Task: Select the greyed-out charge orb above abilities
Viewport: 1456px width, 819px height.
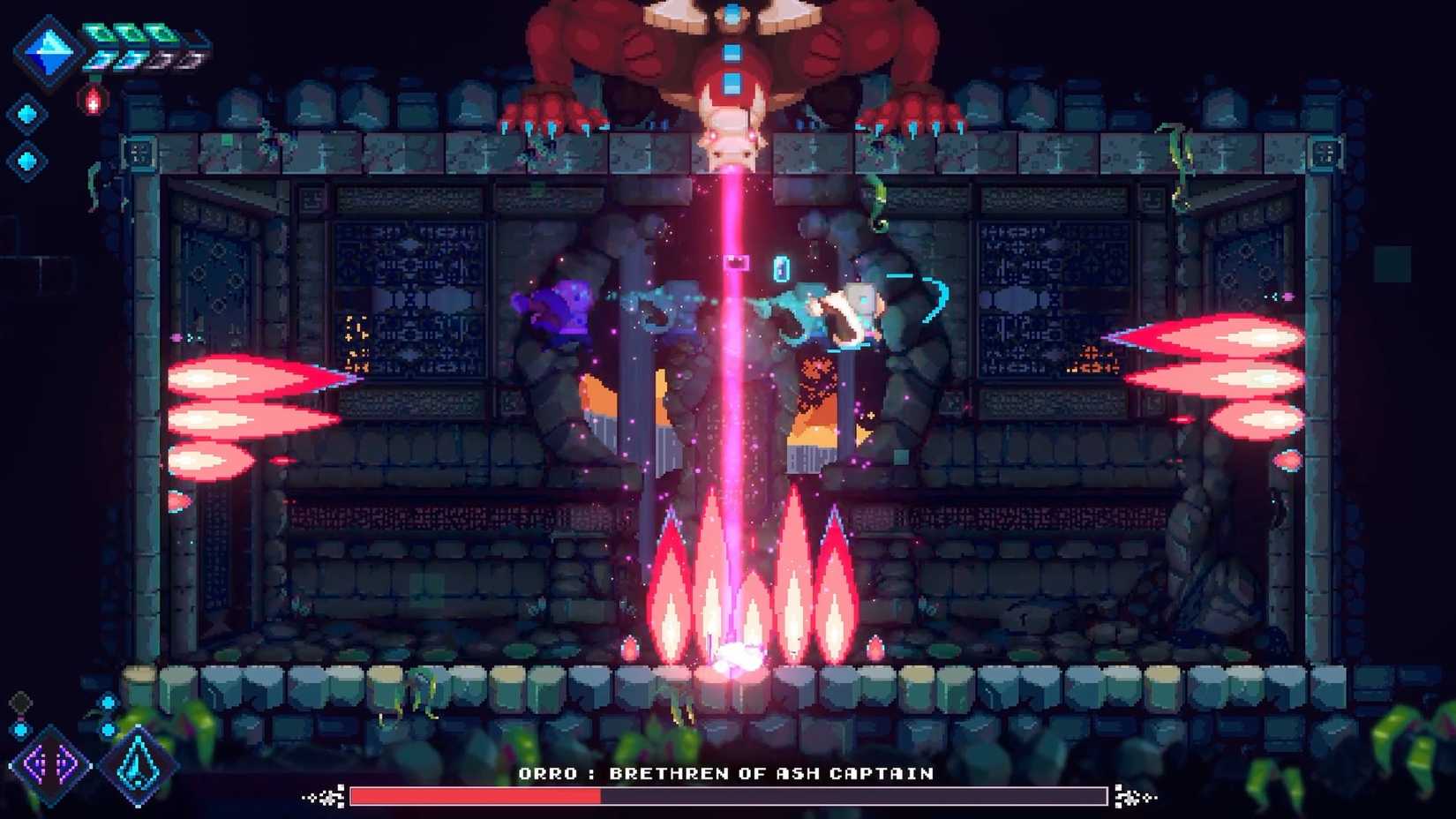Action: [x=20, y=701]
